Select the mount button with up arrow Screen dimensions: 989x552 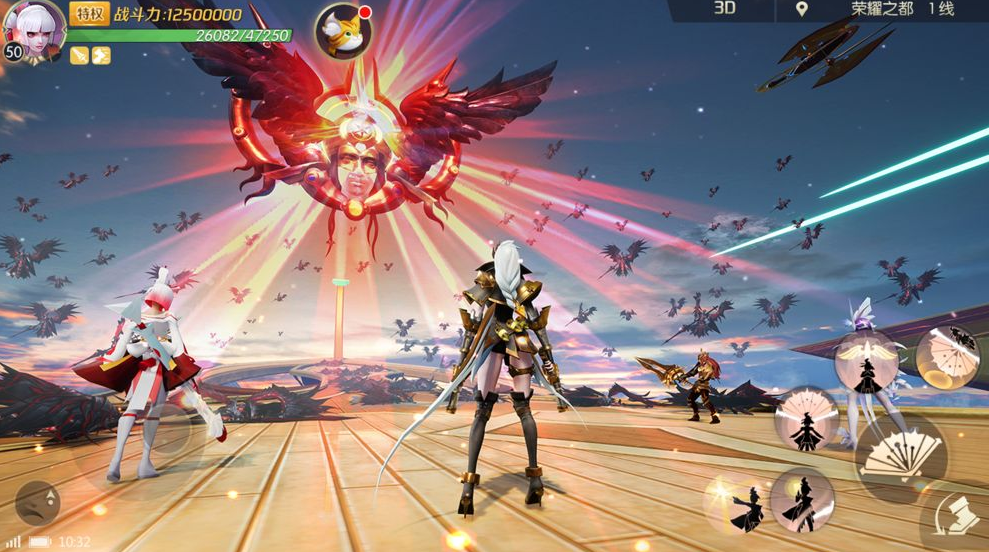point(38,502)
